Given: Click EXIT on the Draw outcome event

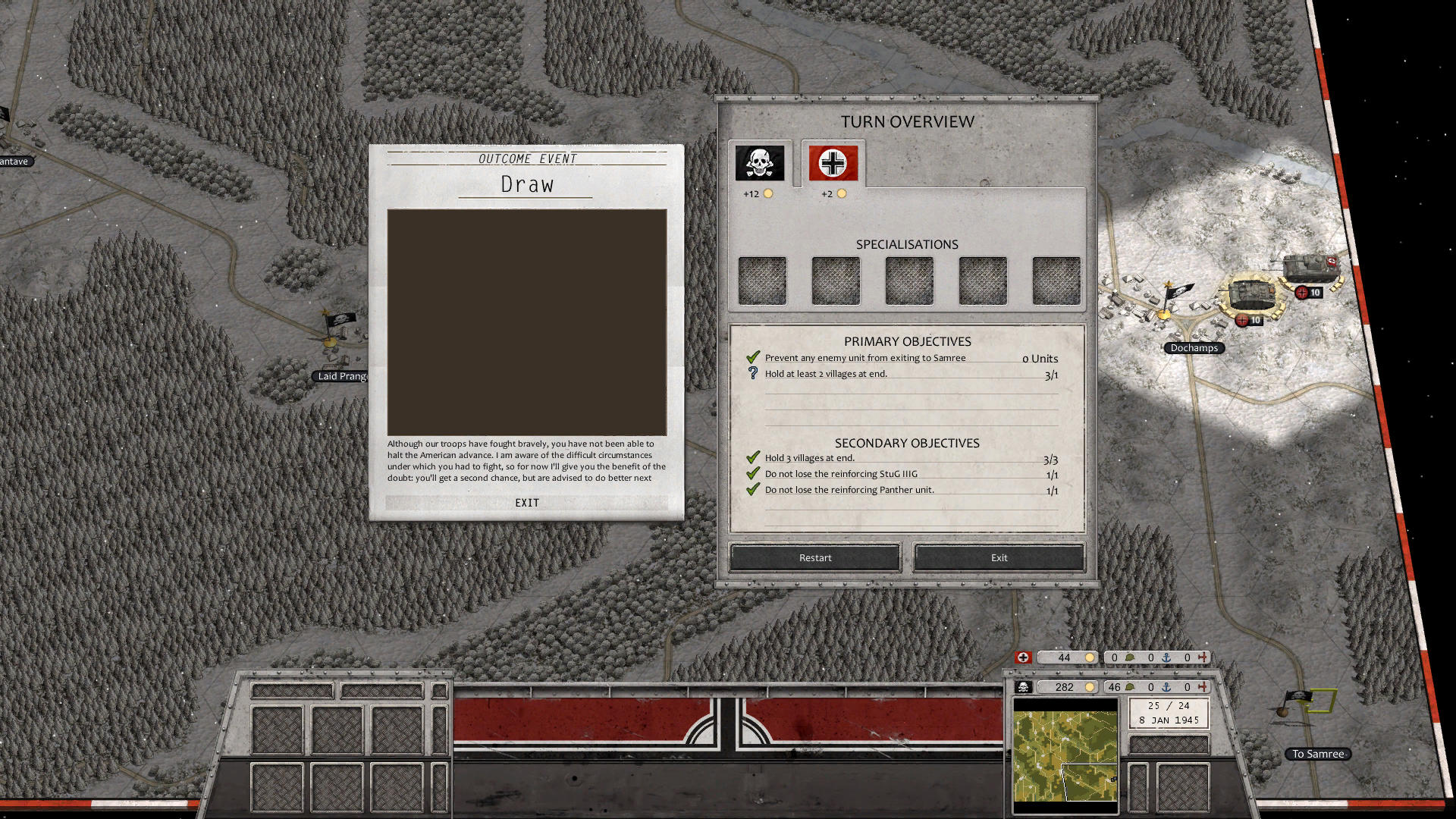Looking at the screenshot, I should (526, 502).
